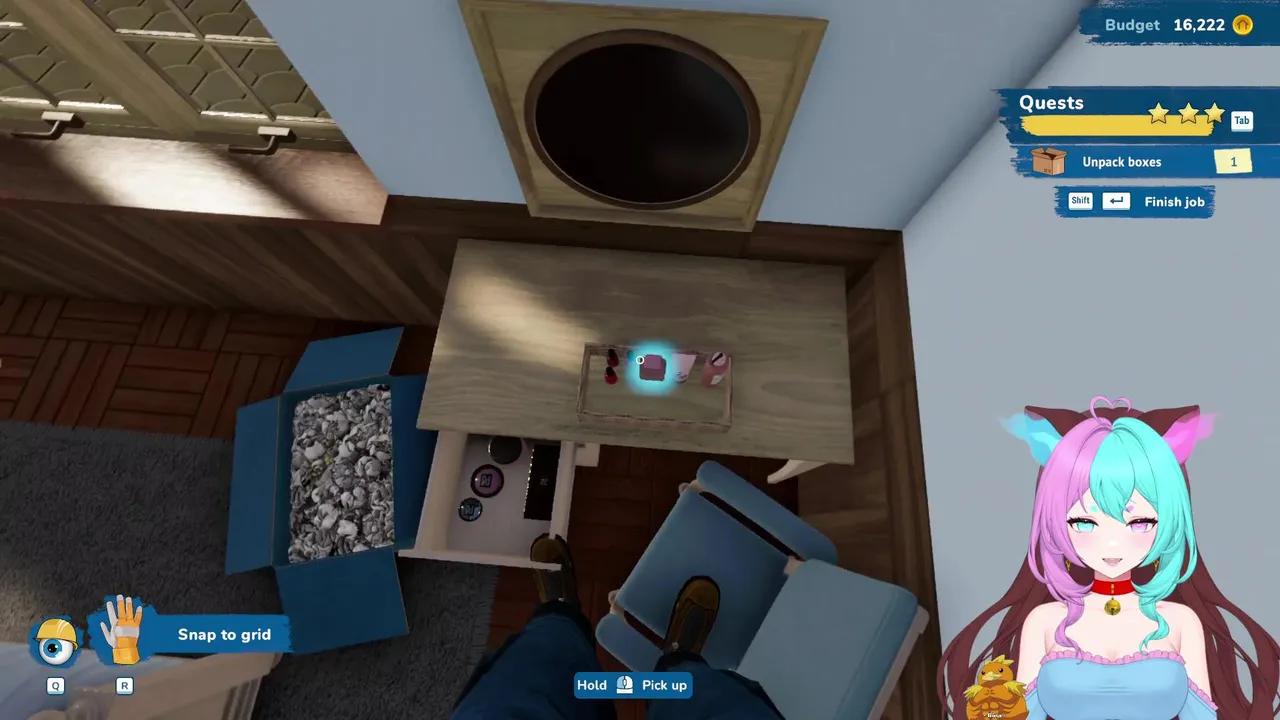Click the Shift key label
The height and width of the screenshot is (720, 1280).
[x=1080, y=201]
